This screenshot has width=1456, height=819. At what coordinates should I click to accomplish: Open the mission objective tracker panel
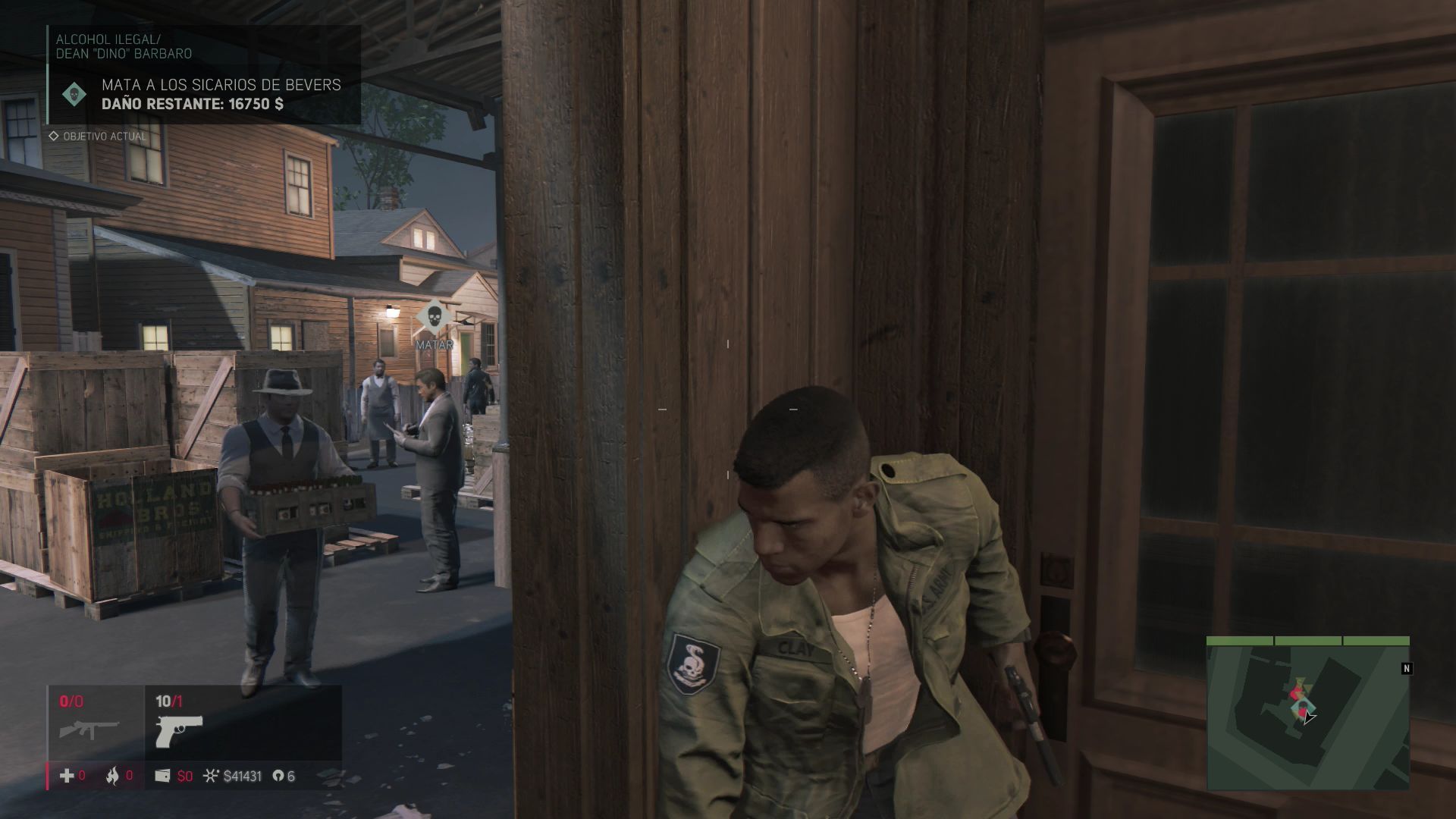click(x=204, y=75)
